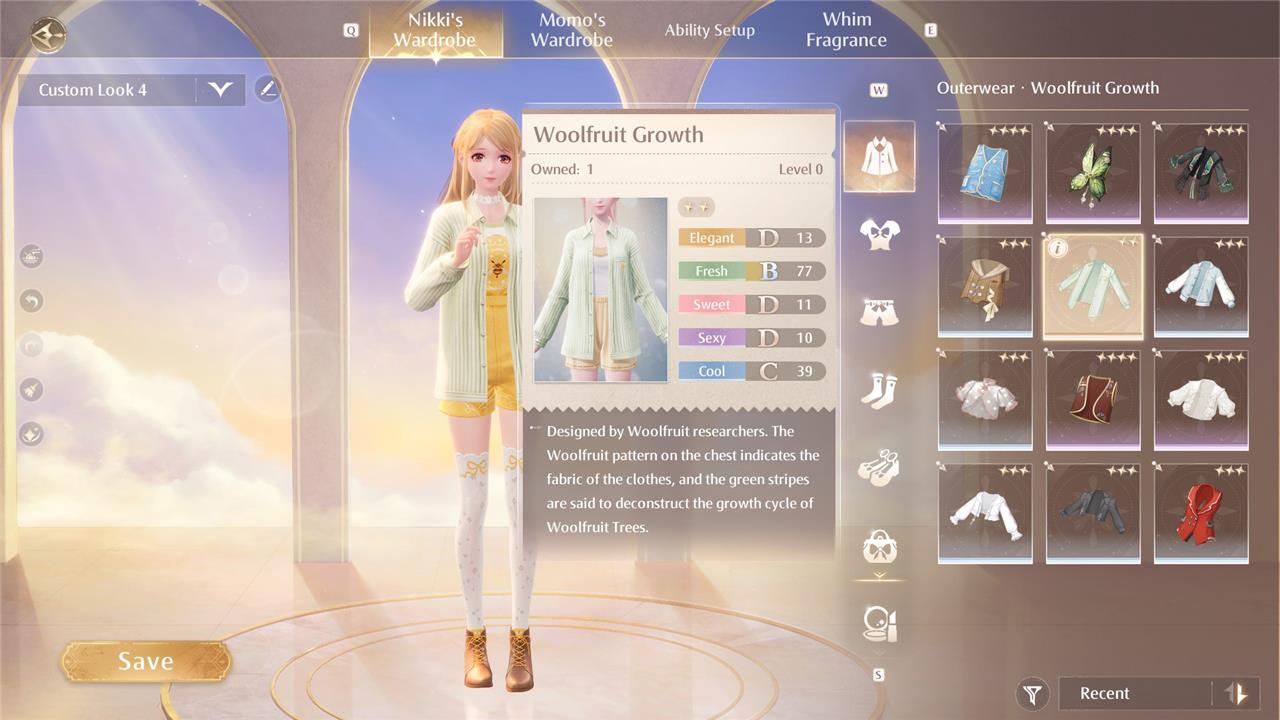Switch to Whim Fragrance tab
Viewport: 1280px width, 720px height.
pyautogui.click(x=846, y=30)
